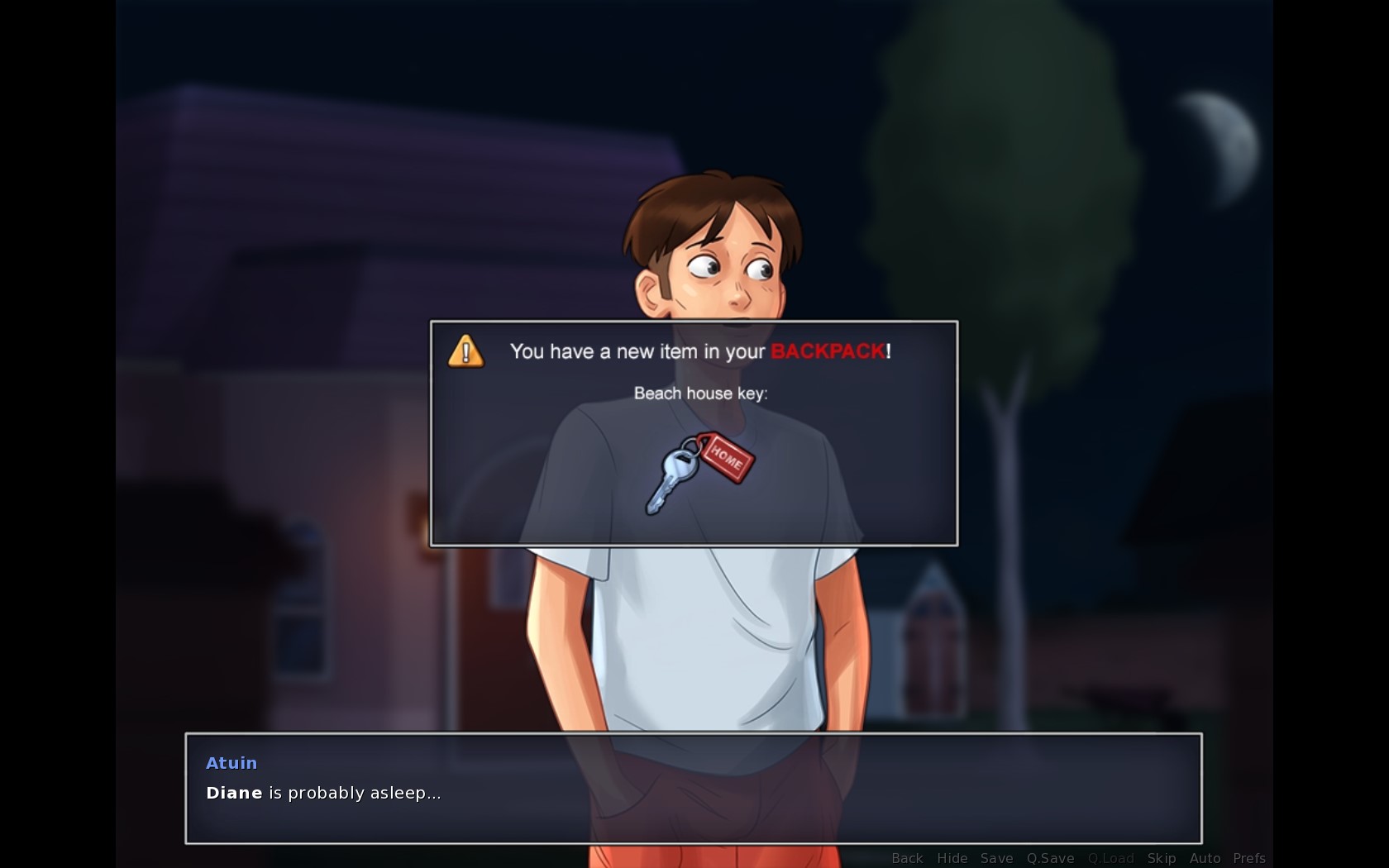
Task: Dismiss the new backpack item popup
Action: click(x=693, y=433)
